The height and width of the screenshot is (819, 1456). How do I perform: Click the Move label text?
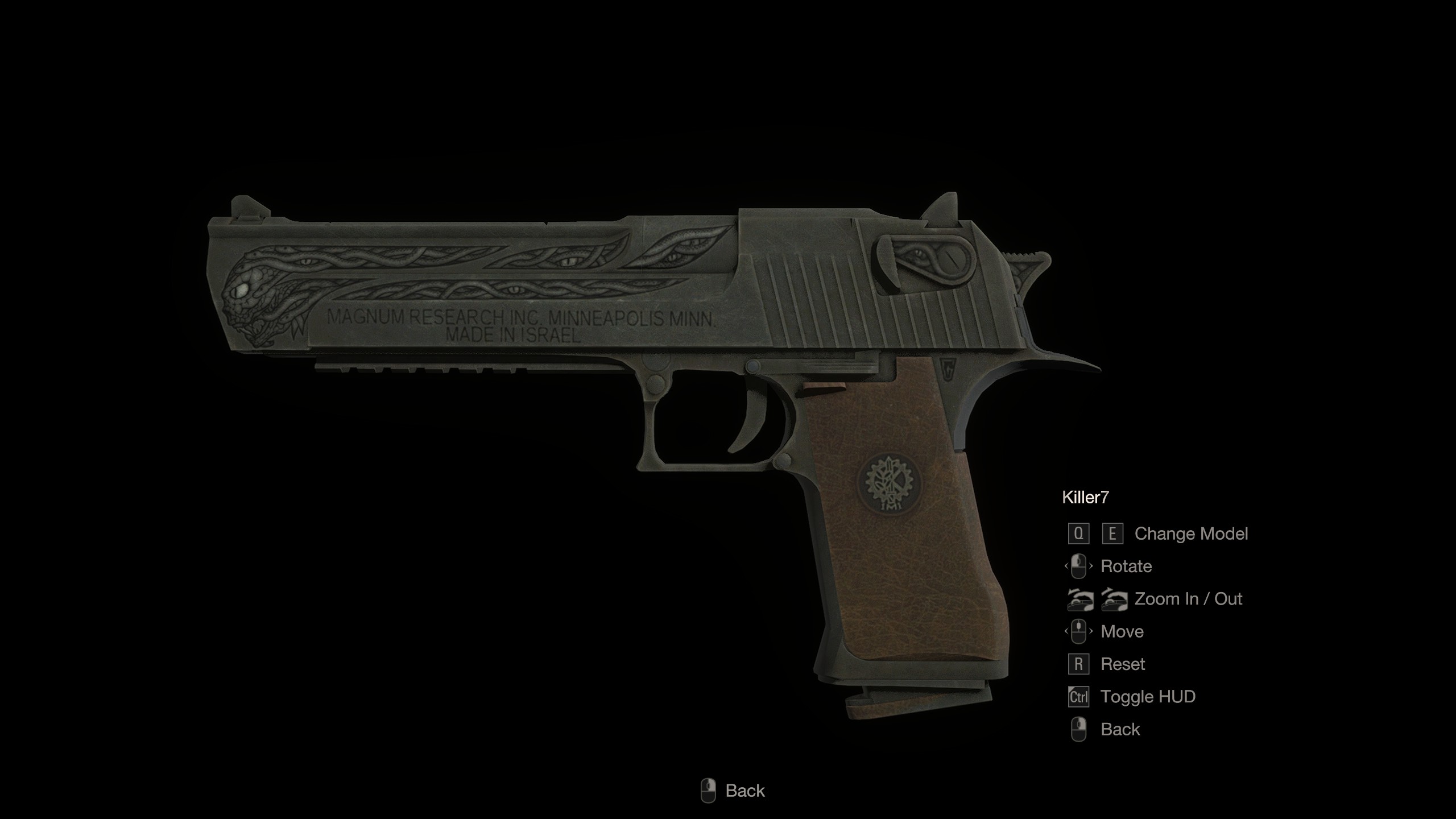coord(1122,631)
